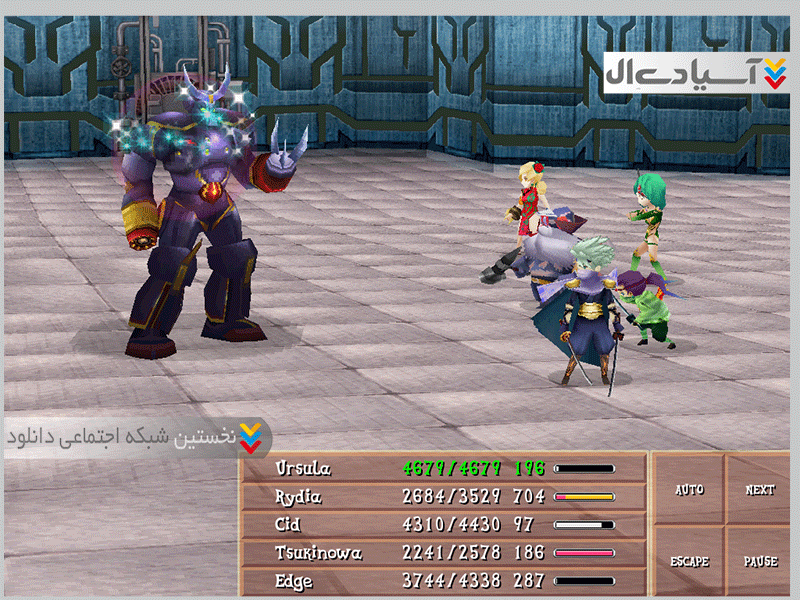This screenshot has height=600, width=800.
Task: Open the watermark logo in top-right corner
Action: (697, 73)
